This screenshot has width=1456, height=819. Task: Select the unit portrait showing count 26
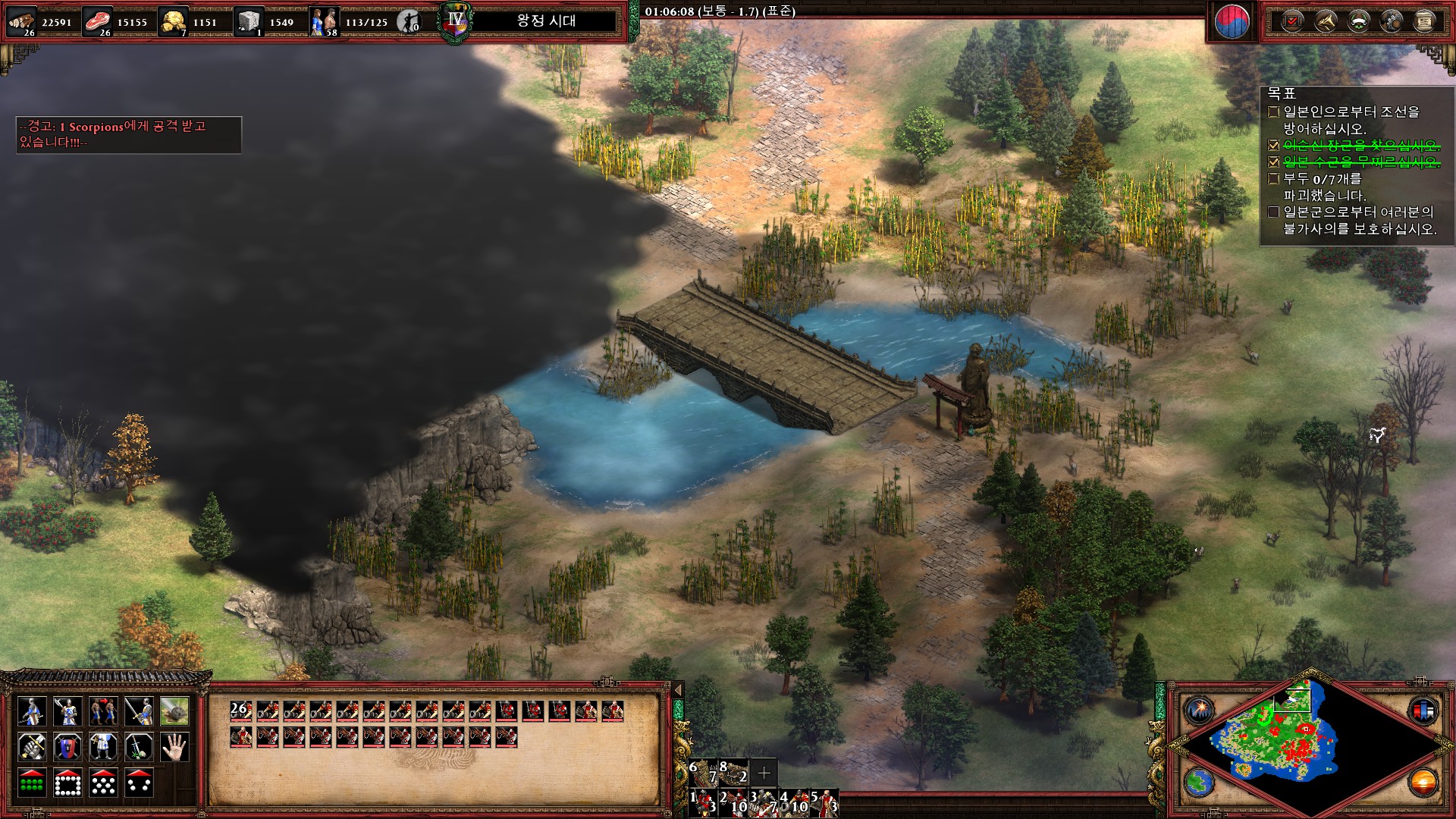point(240,711)
